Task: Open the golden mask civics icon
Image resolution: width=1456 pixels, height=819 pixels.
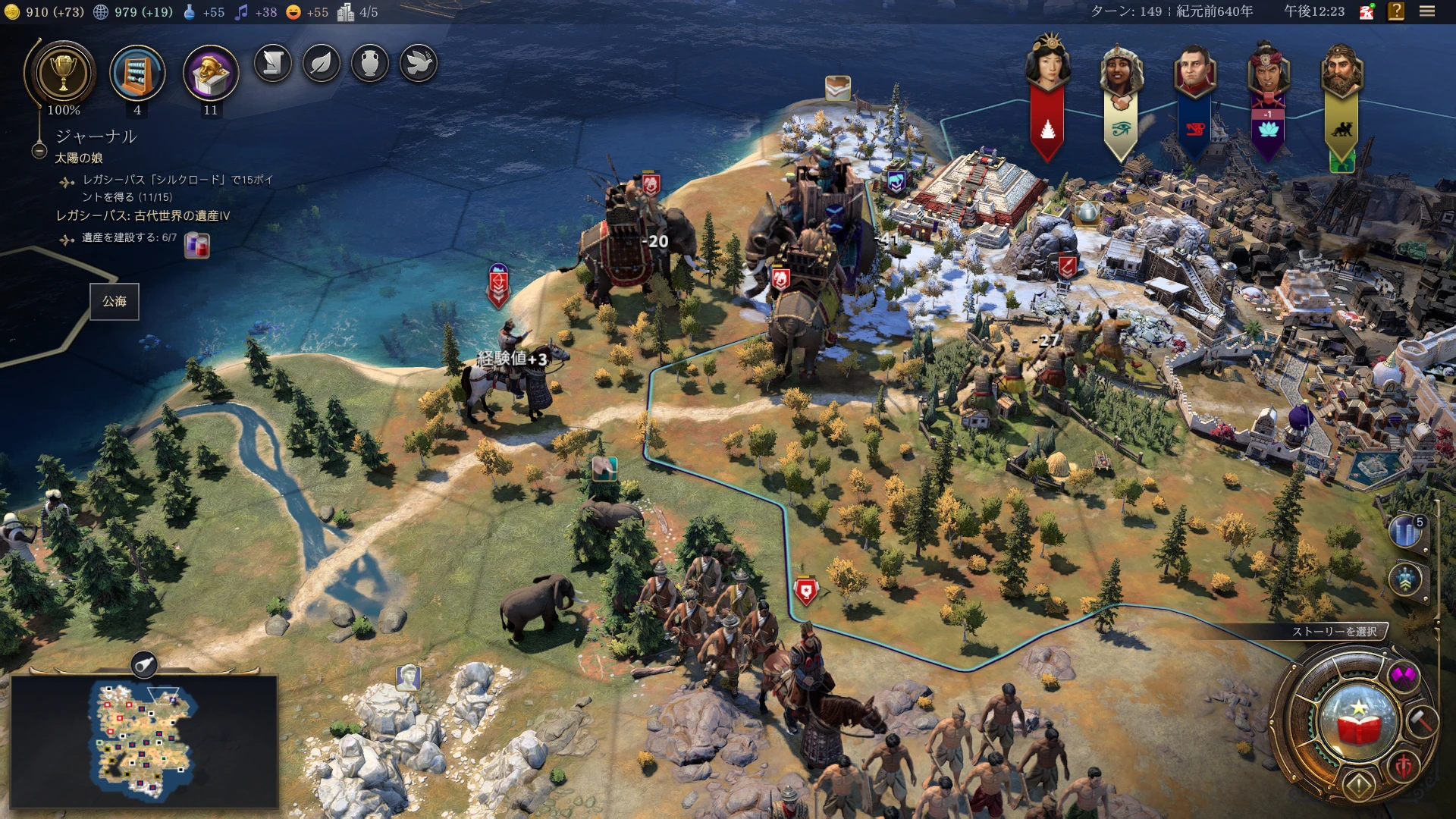Action: point(211,74)
